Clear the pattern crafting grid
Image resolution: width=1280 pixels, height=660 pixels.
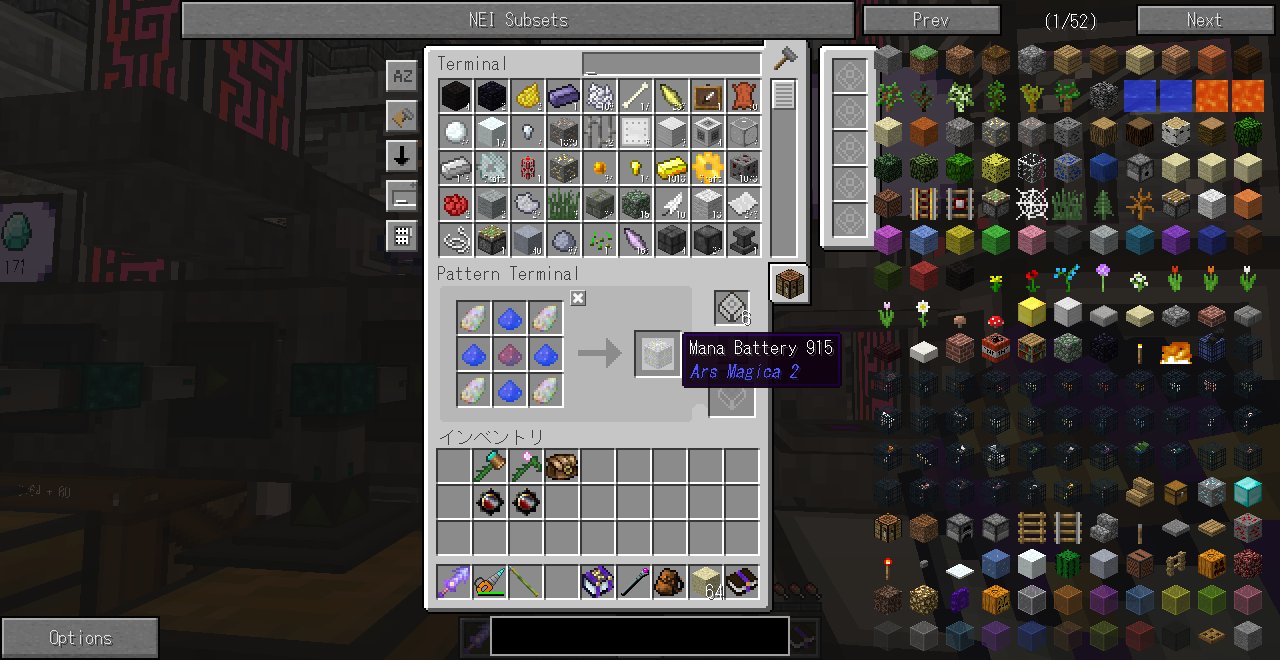[x=578, y=298]
